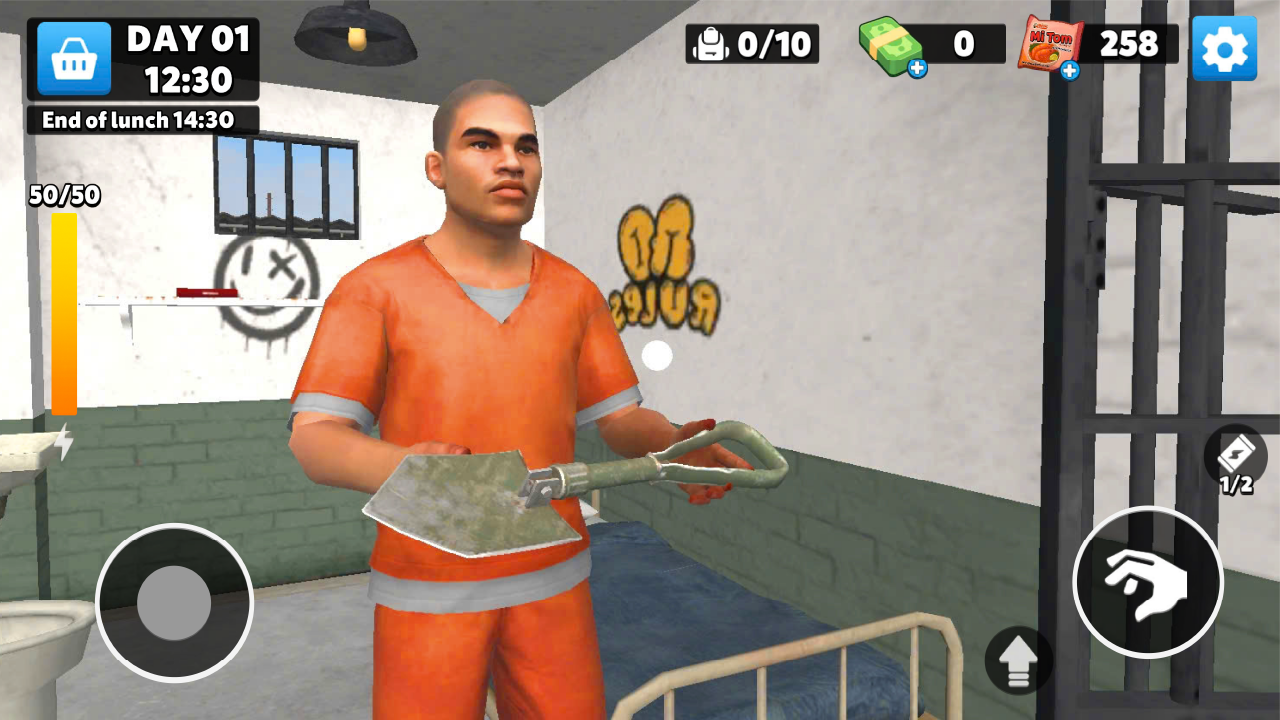The image size is (1280, 720).
Task: Add more cash with the plus icon
Action: 917,68
